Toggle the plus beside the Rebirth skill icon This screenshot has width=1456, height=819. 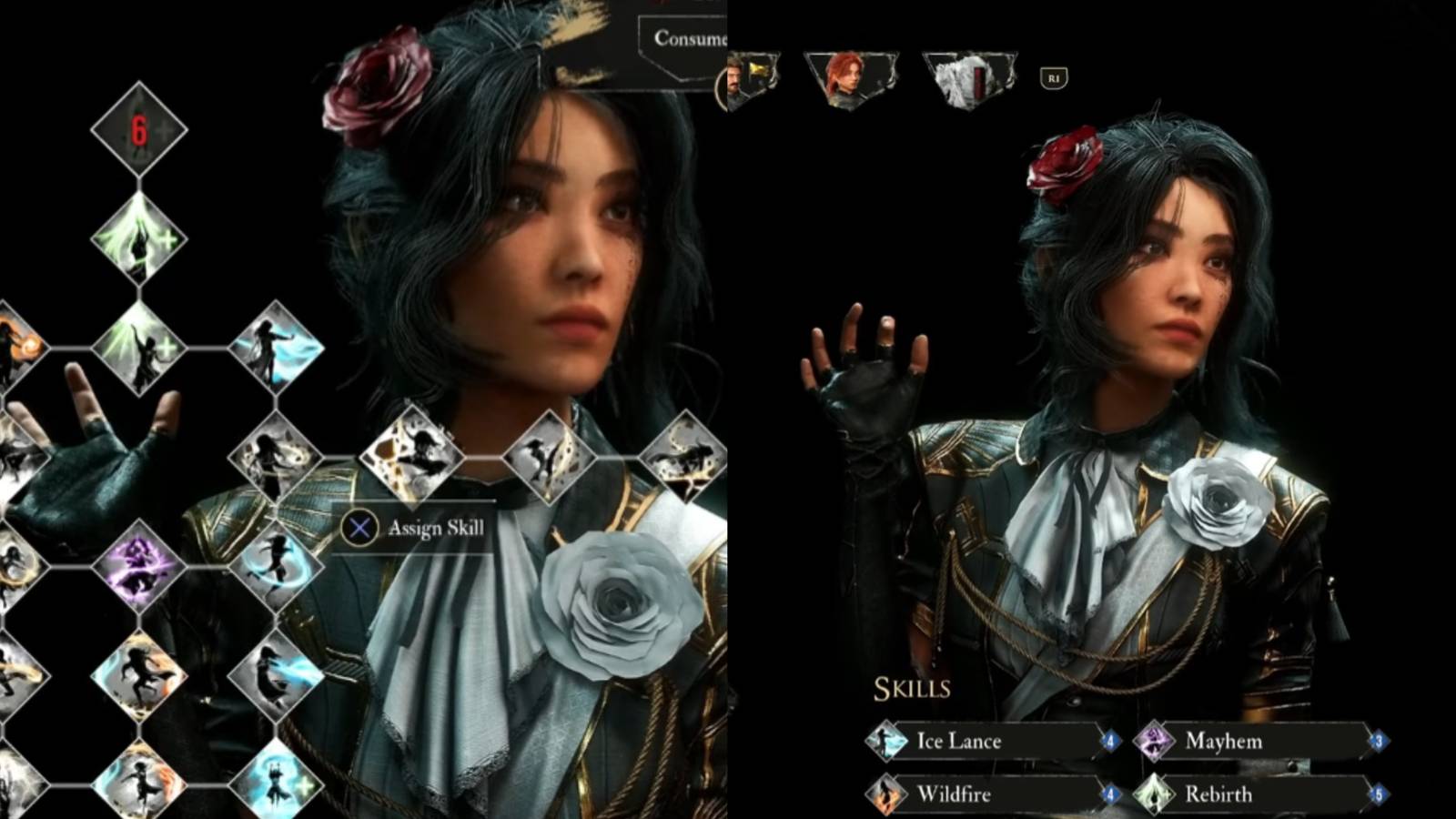pyautogui.click(x=1168, y=792)
